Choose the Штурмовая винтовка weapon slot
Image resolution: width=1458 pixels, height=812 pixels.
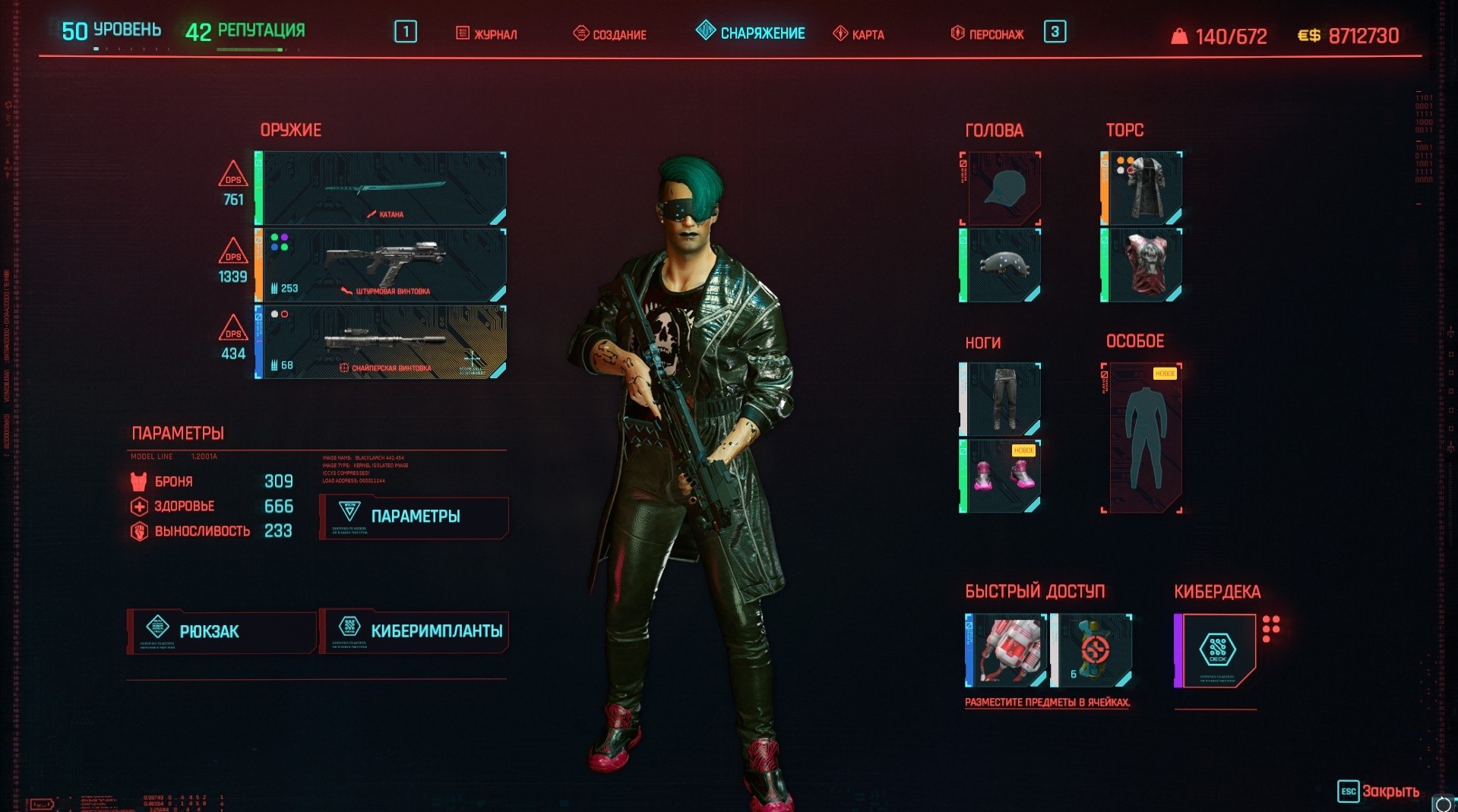[381, 265]
